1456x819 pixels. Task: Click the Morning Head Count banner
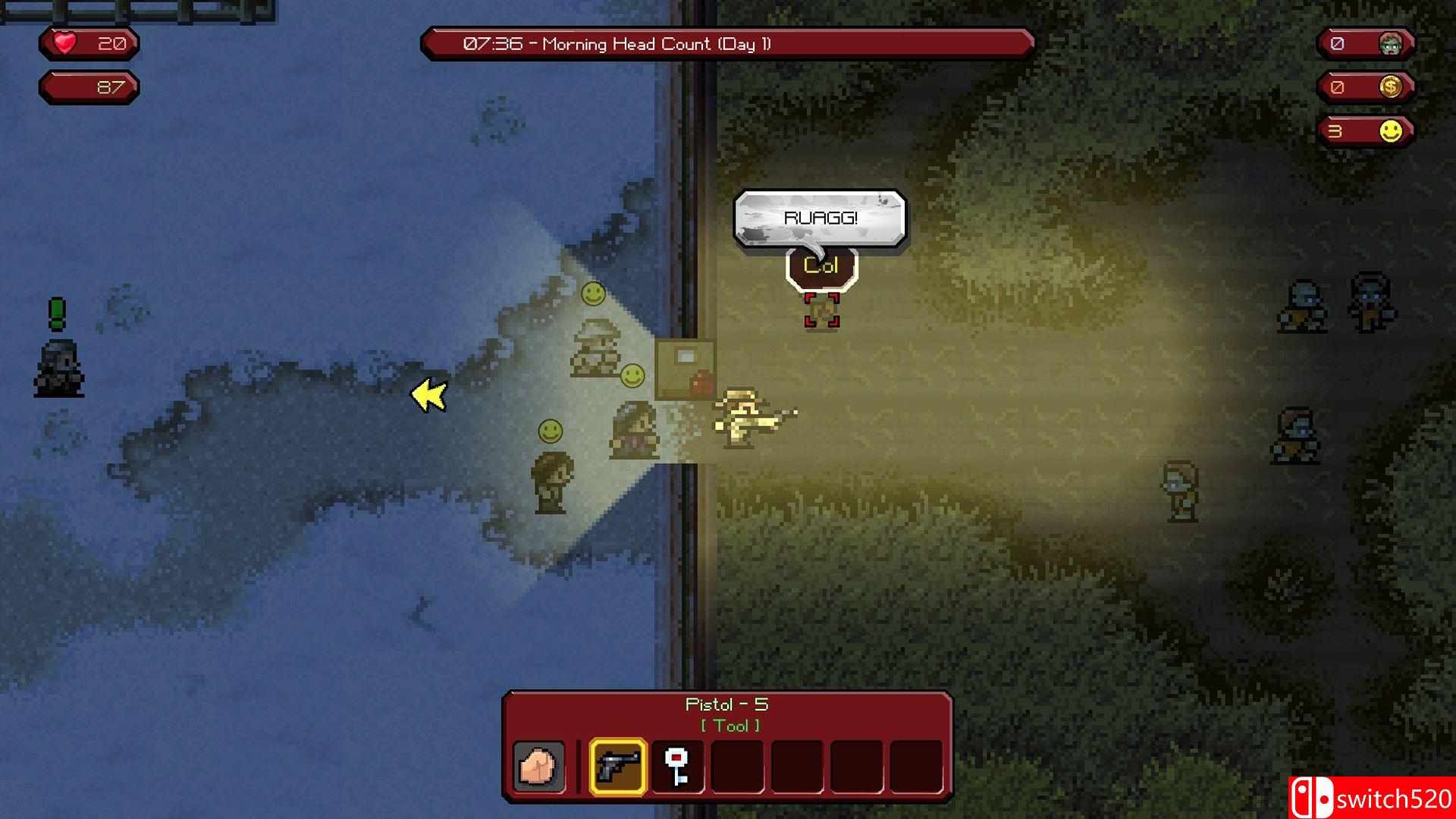[726, 44]
